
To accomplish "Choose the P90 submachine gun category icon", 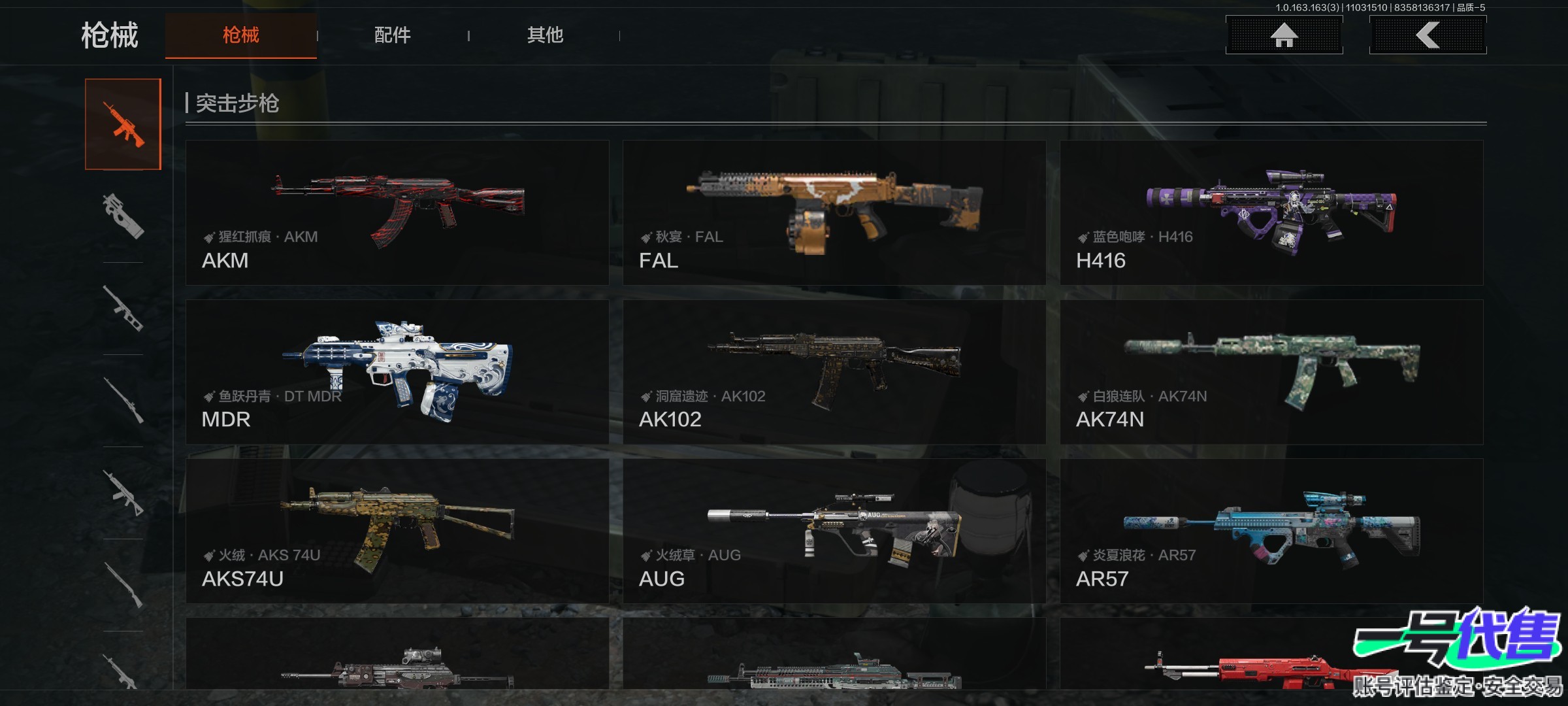I will point(123,216).
